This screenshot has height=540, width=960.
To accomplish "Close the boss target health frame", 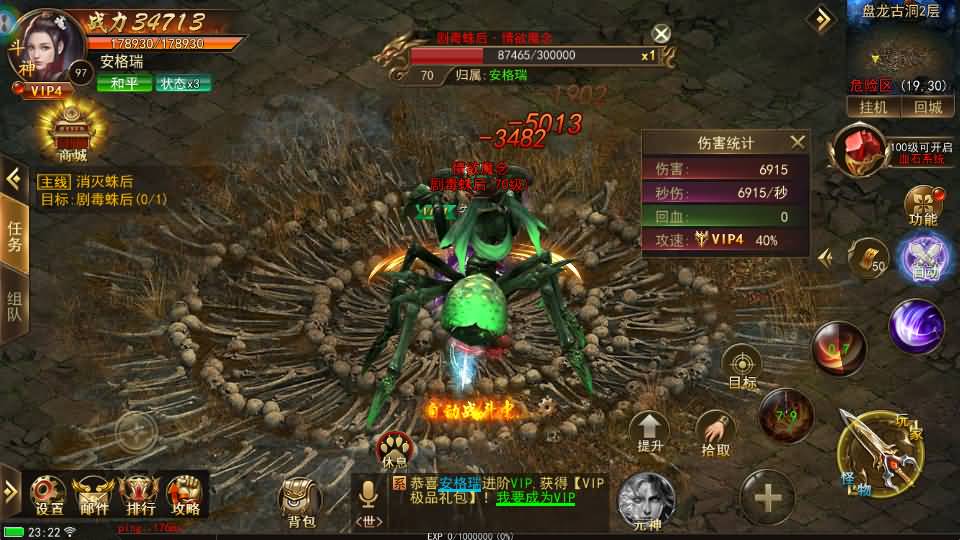I will point(661,35).
